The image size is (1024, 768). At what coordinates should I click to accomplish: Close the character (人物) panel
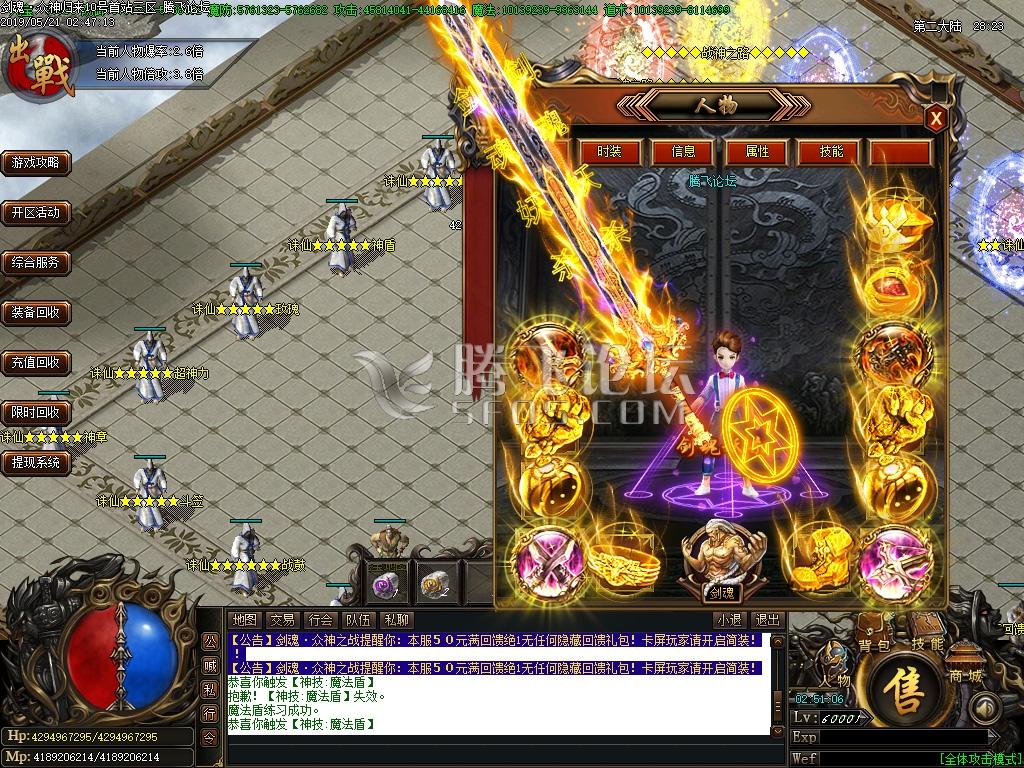(x=936, y=119)
